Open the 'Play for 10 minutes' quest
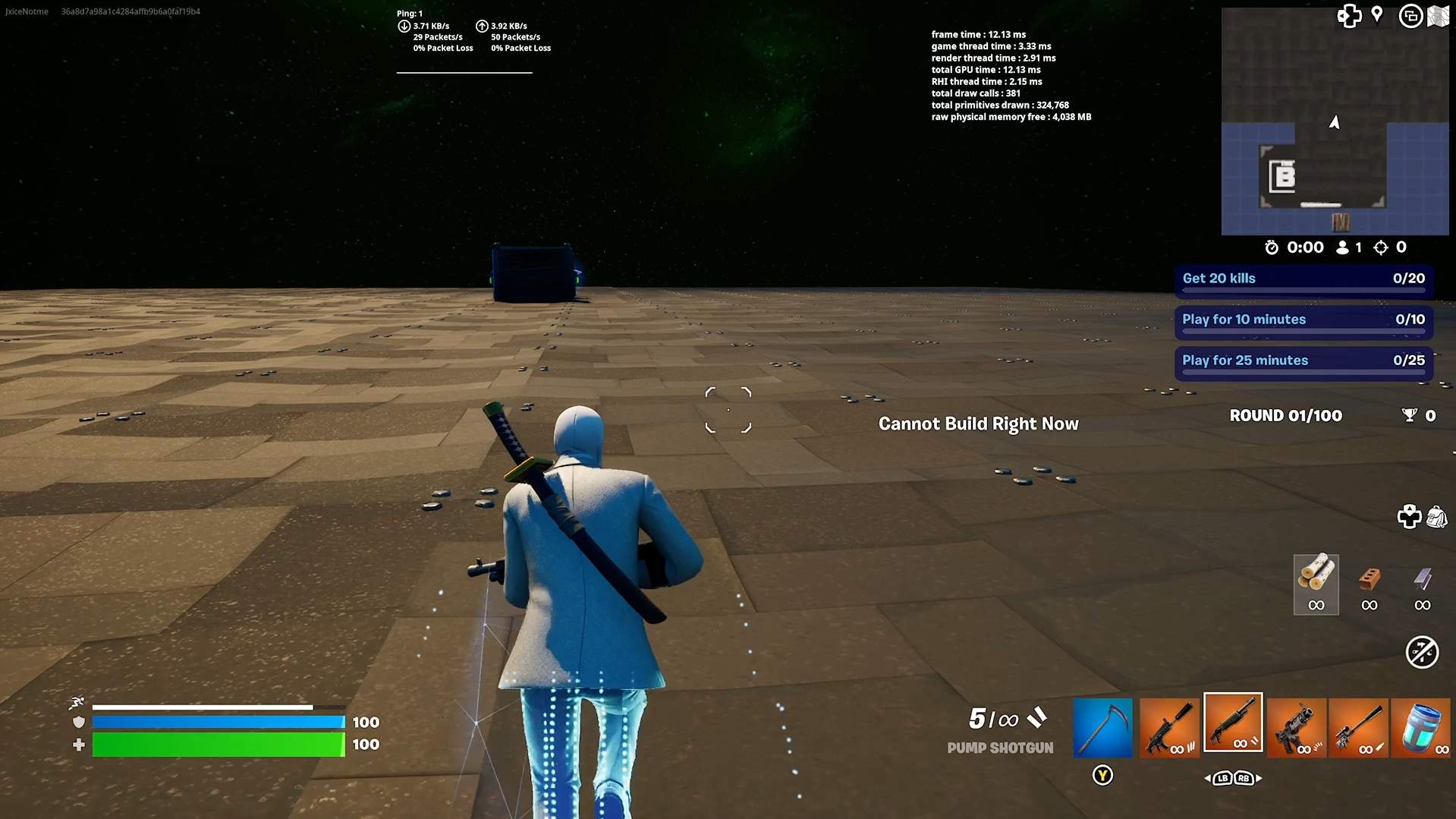This screenshot has height=819, width=1456. [x=1303, y=320]
